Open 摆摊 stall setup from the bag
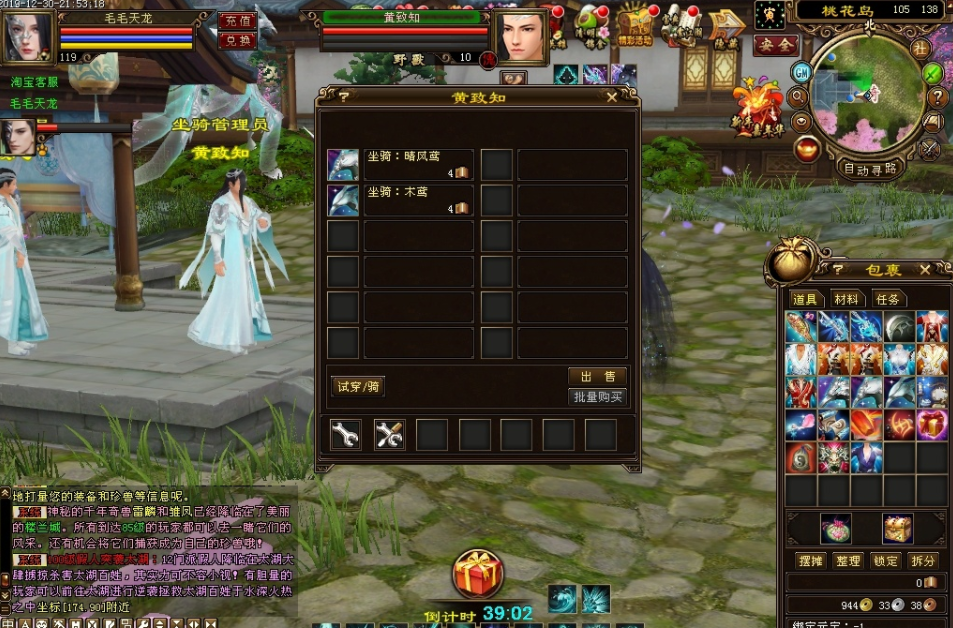Viewport: 953px width, 628px height. tap(811, 561)
